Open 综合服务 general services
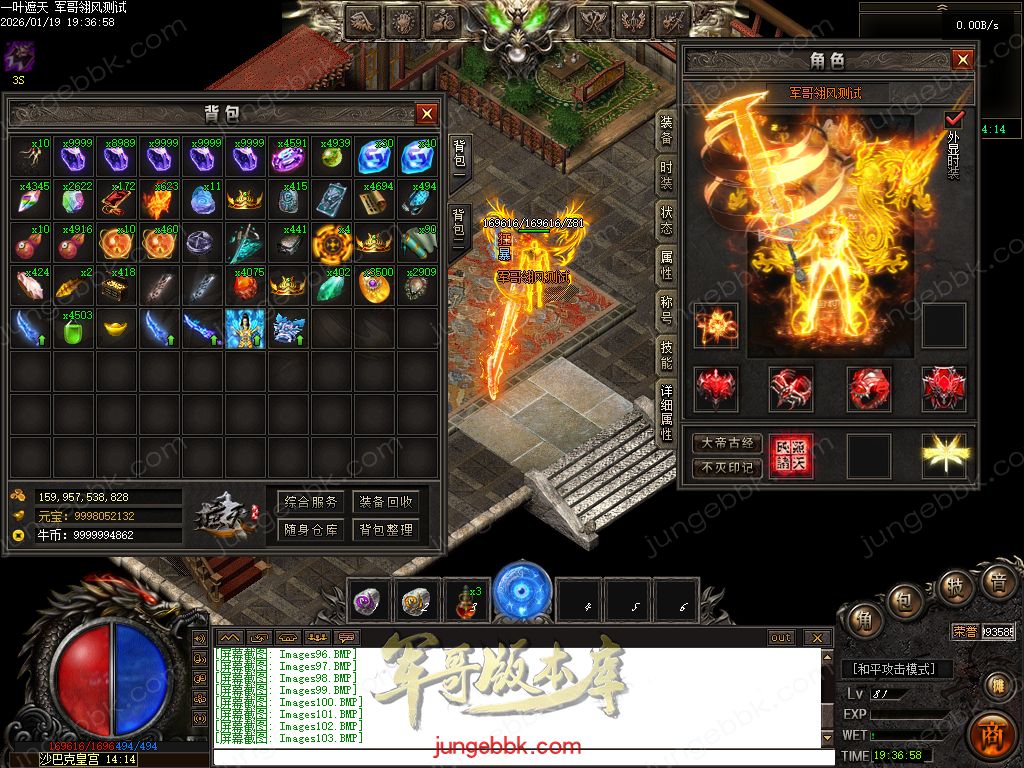 pos(311,502)
